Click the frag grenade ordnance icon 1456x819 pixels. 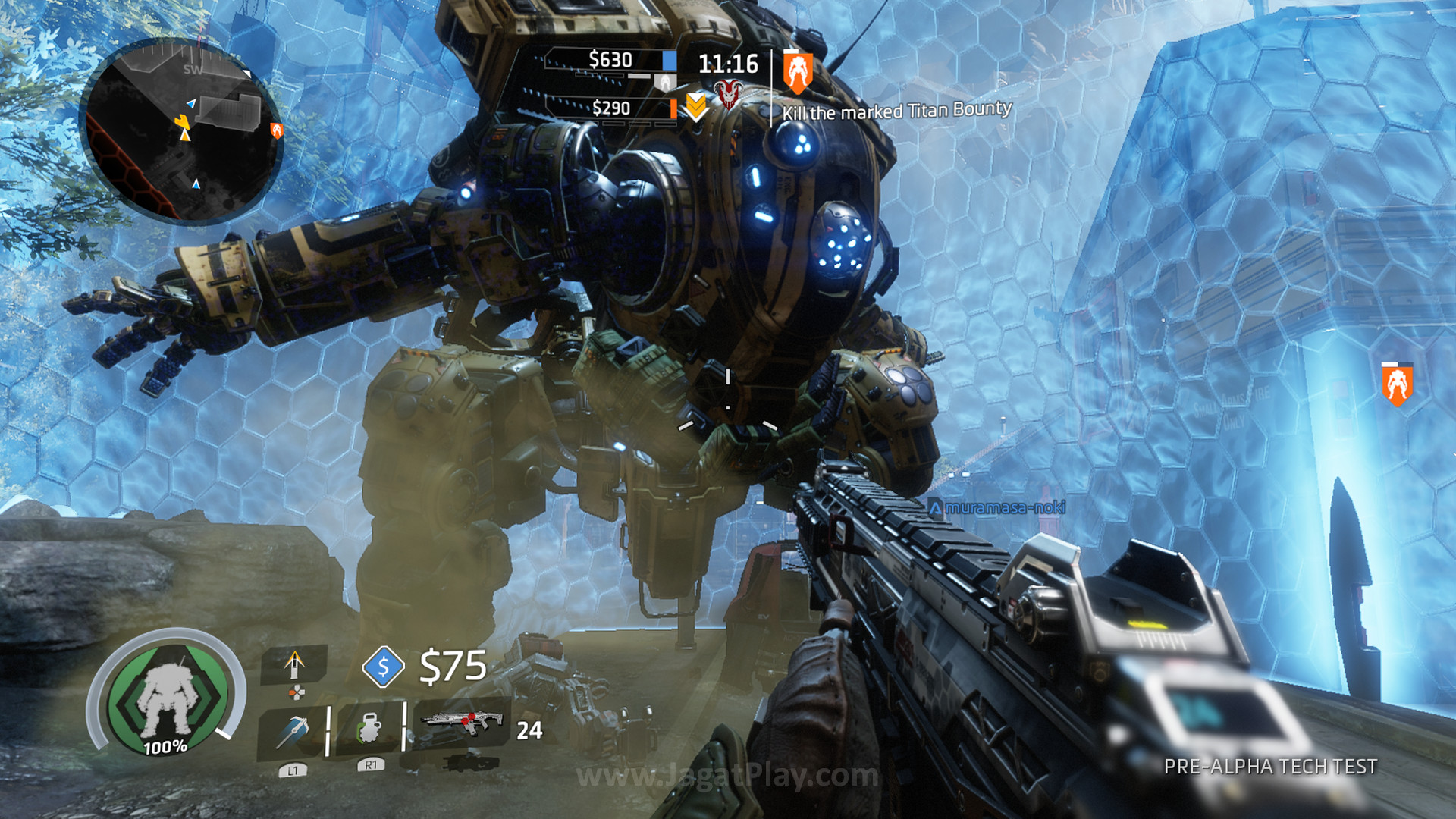(369, 729)
